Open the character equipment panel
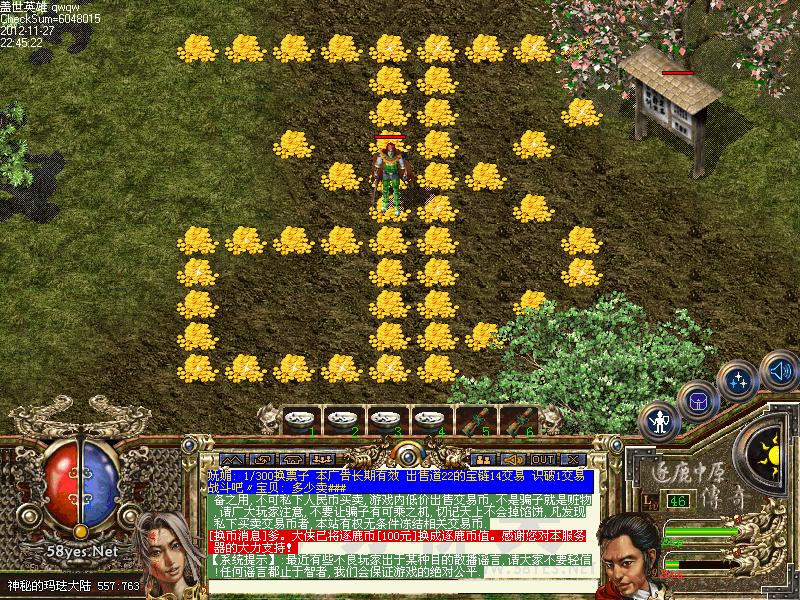This screenshot has height=600, width=800. [x=659, y=421]
